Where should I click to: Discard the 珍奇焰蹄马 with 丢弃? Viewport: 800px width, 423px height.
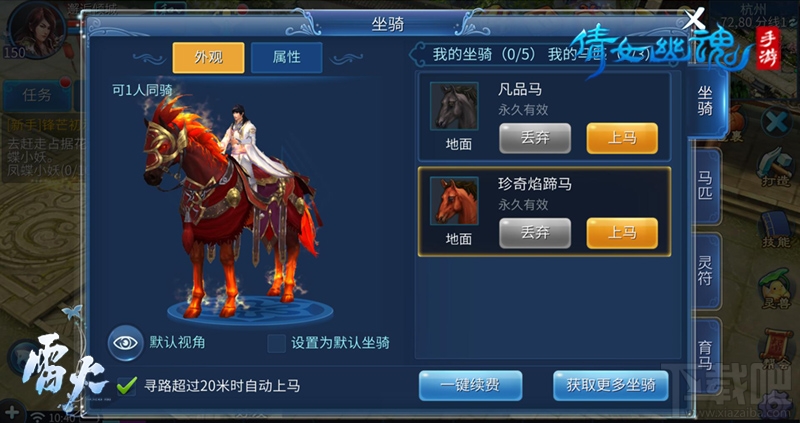pyautogui.click(x=534, y=233)
